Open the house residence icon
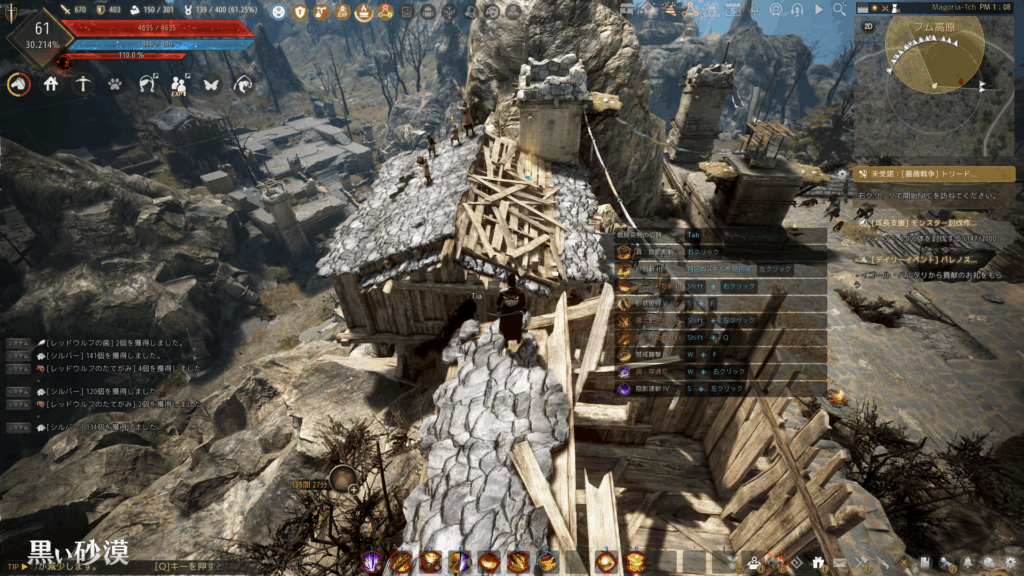1024x576 pixels. tap(51, 85)
